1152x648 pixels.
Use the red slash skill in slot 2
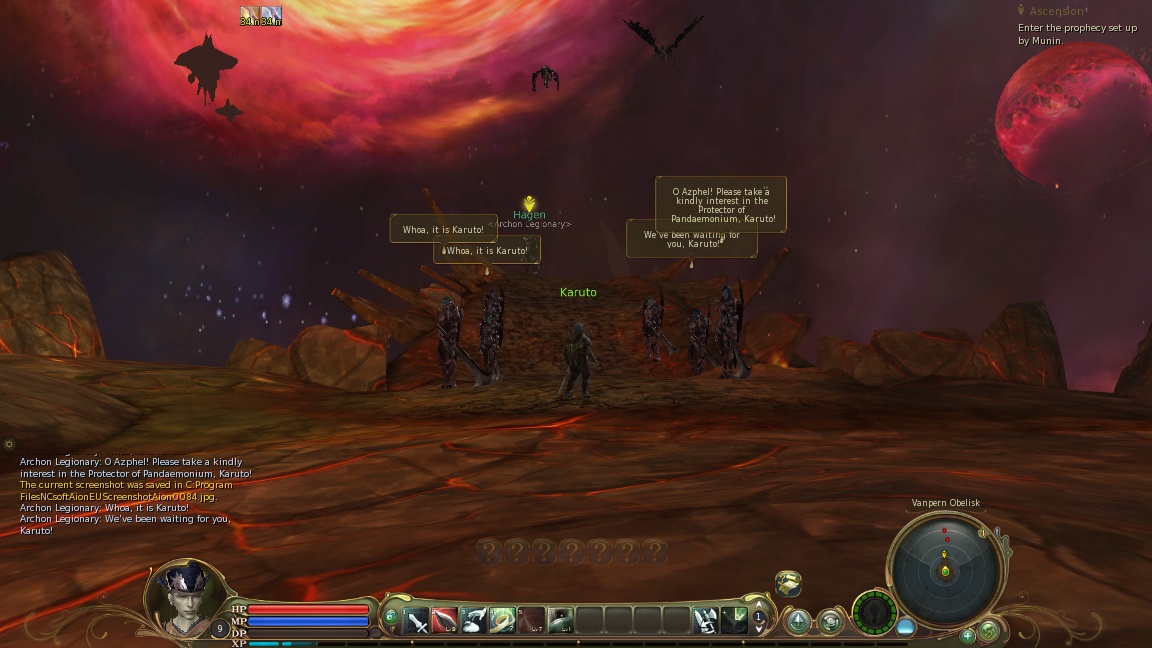[445, 621]
